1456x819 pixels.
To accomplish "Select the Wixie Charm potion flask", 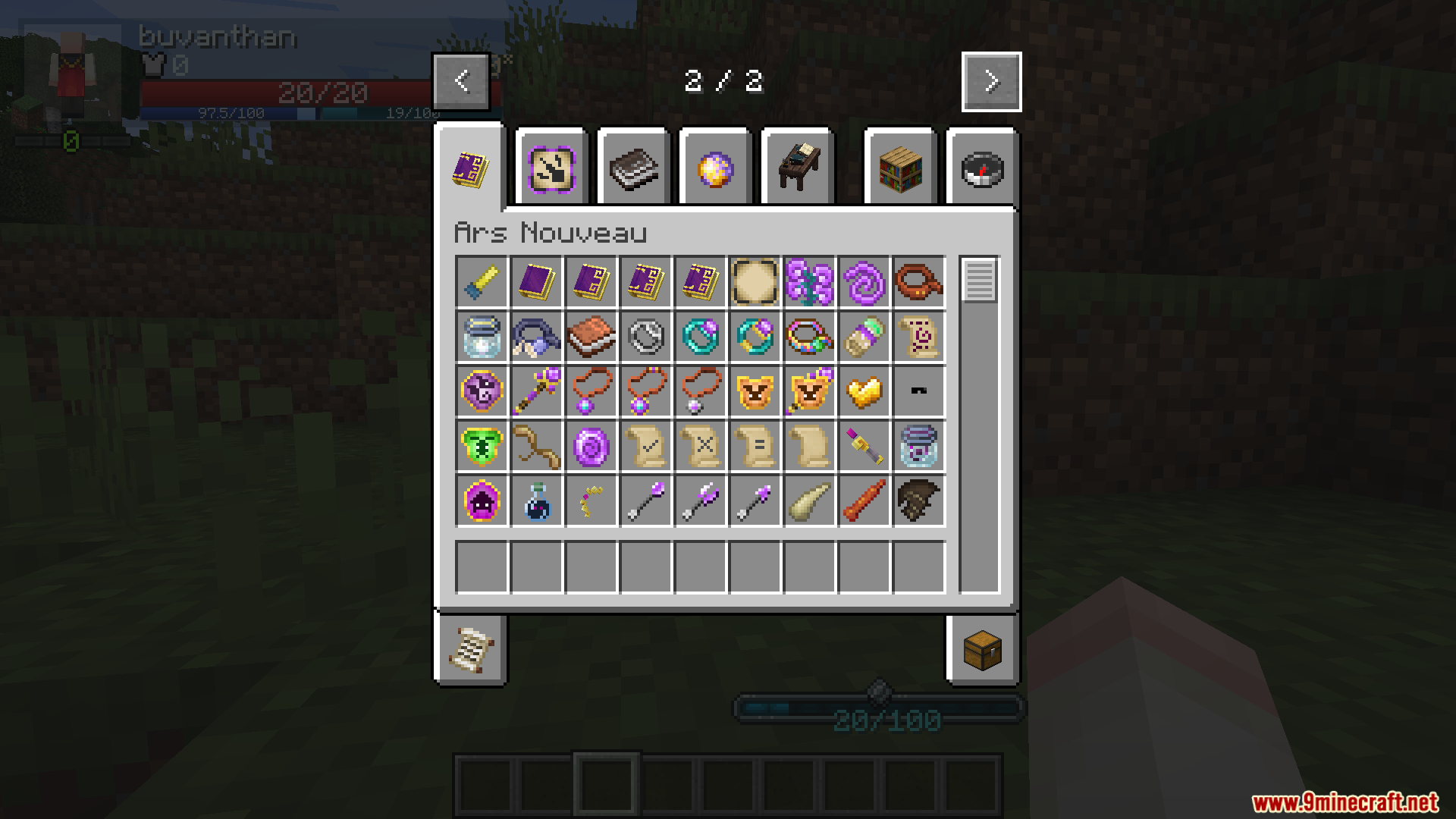I will click(536, 500).
